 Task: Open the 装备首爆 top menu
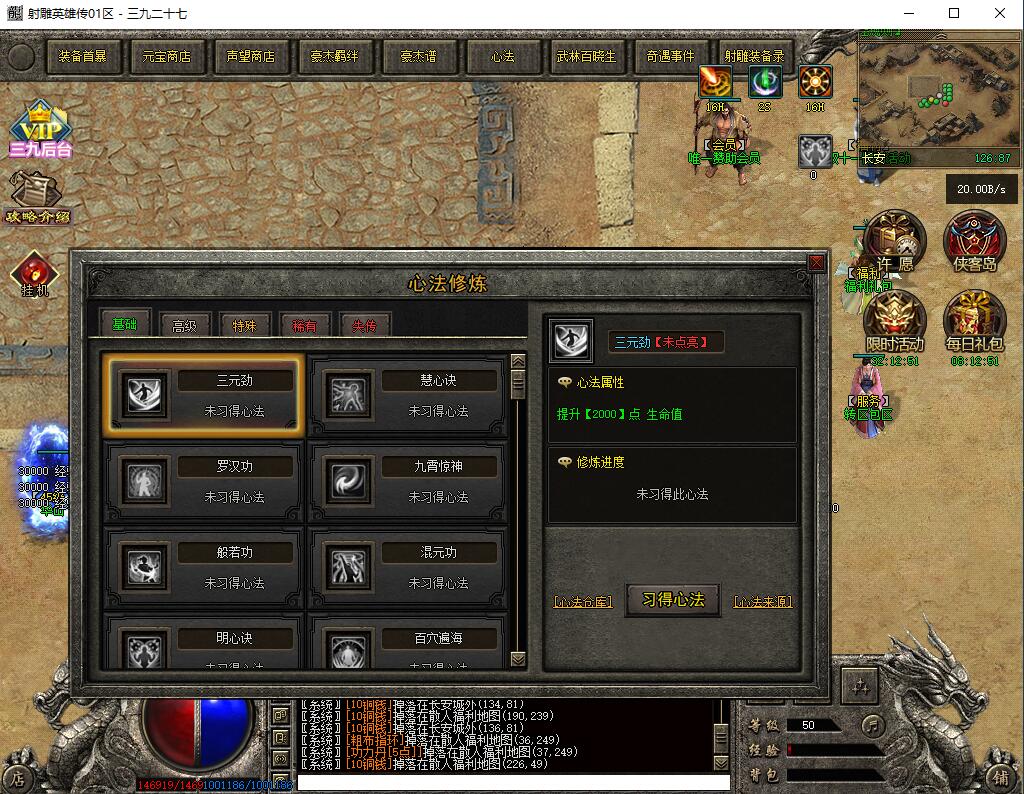pyautogui.click(x=82, y=57)
